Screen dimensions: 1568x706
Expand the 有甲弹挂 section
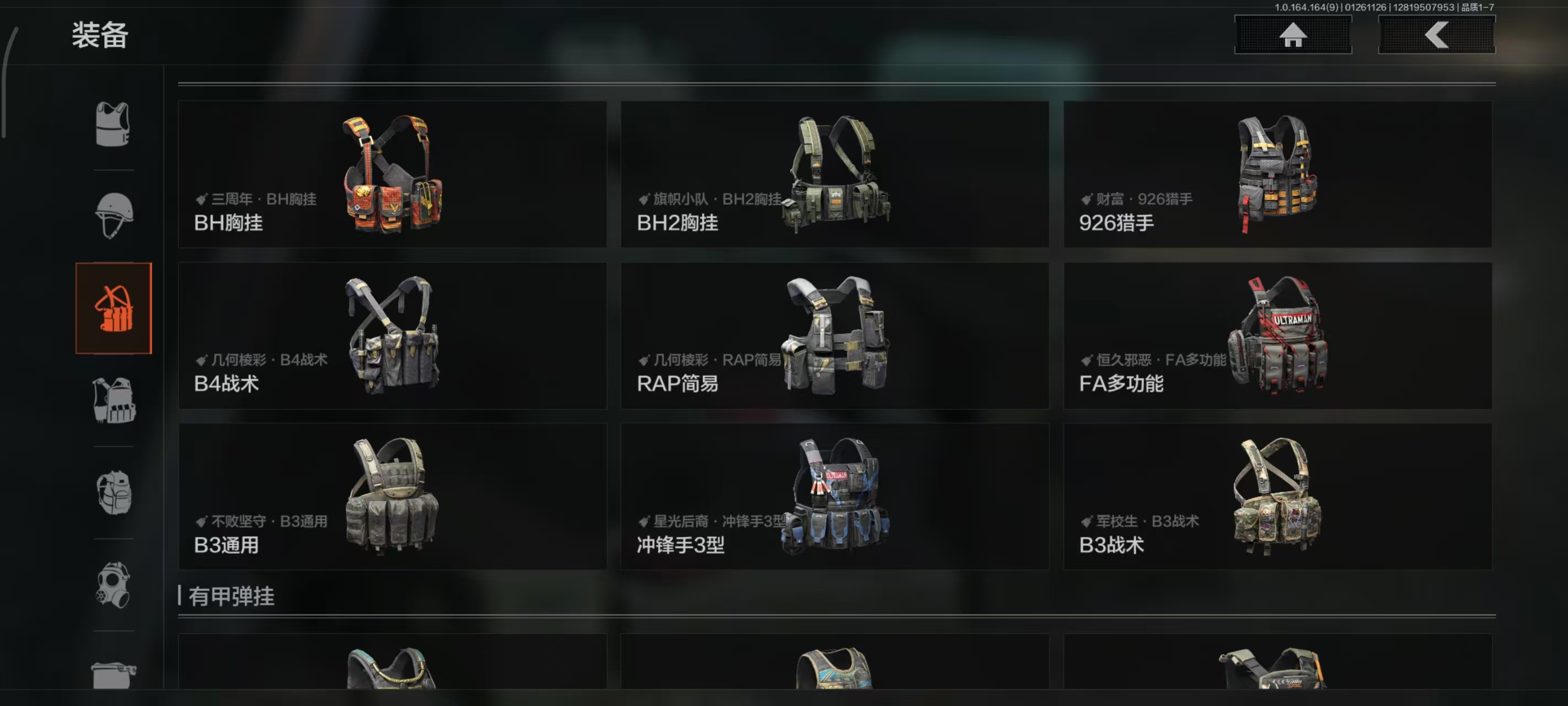[233, 597]
